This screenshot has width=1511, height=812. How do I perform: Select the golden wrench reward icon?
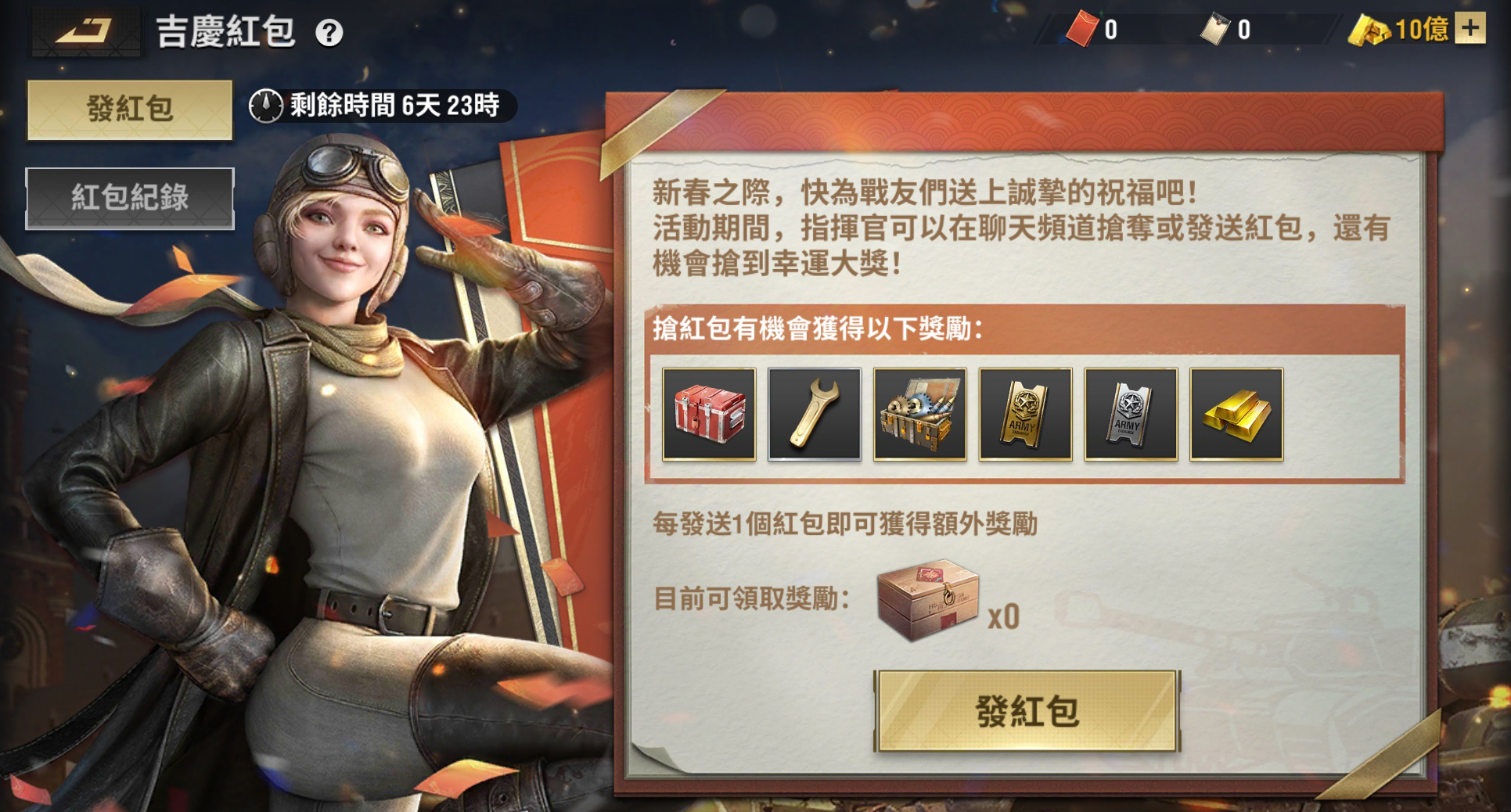click(x=815, y=415)
